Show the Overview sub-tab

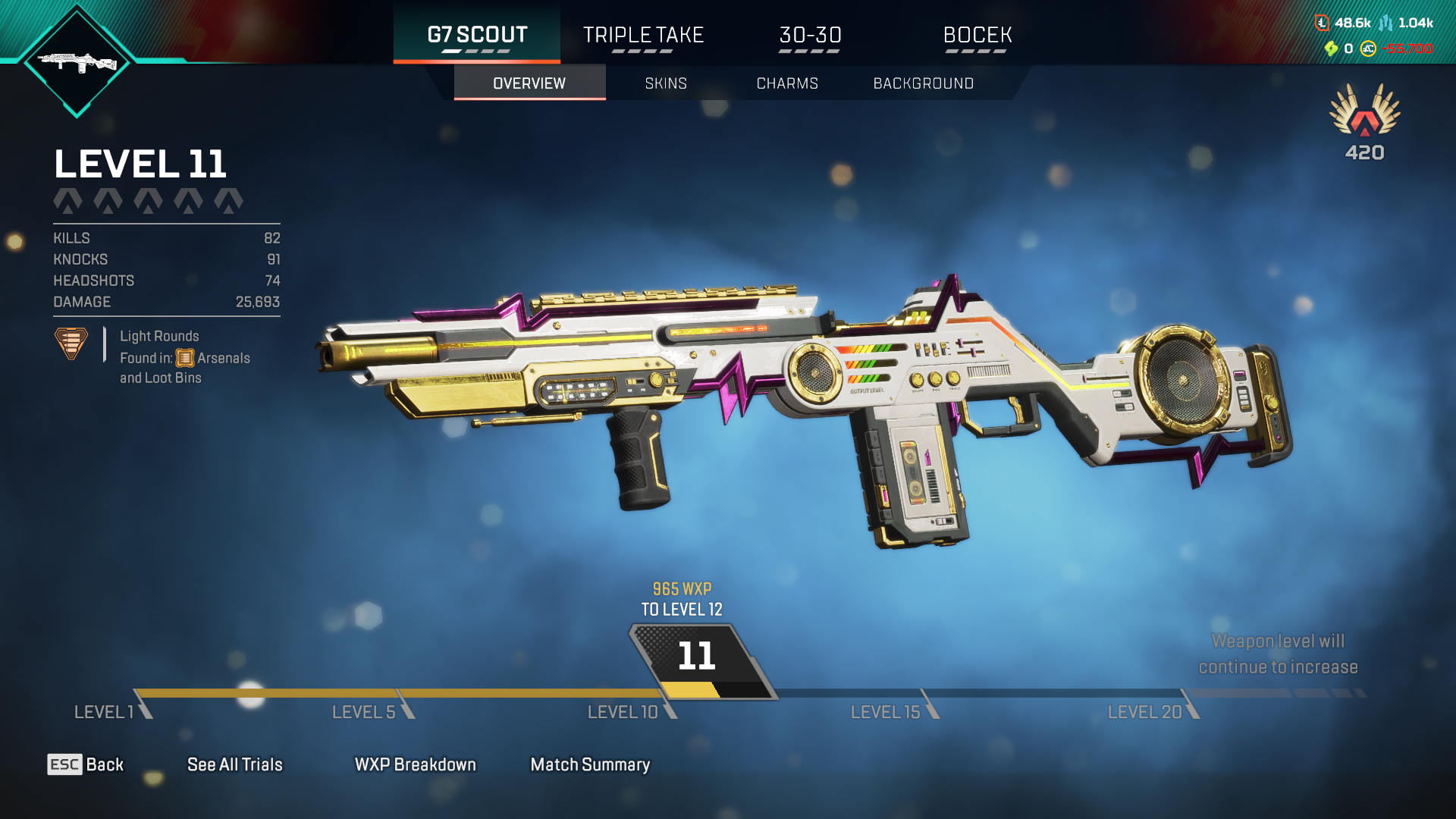(x=529, y=83)
